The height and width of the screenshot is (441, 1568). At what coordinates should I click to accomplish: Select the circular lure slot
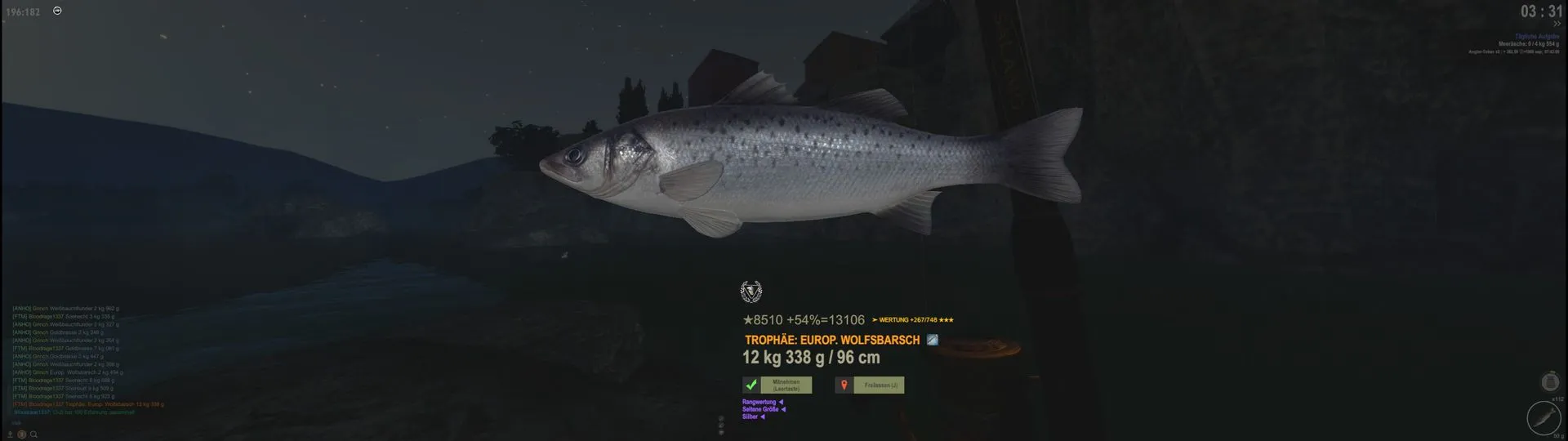(1543, 418)
